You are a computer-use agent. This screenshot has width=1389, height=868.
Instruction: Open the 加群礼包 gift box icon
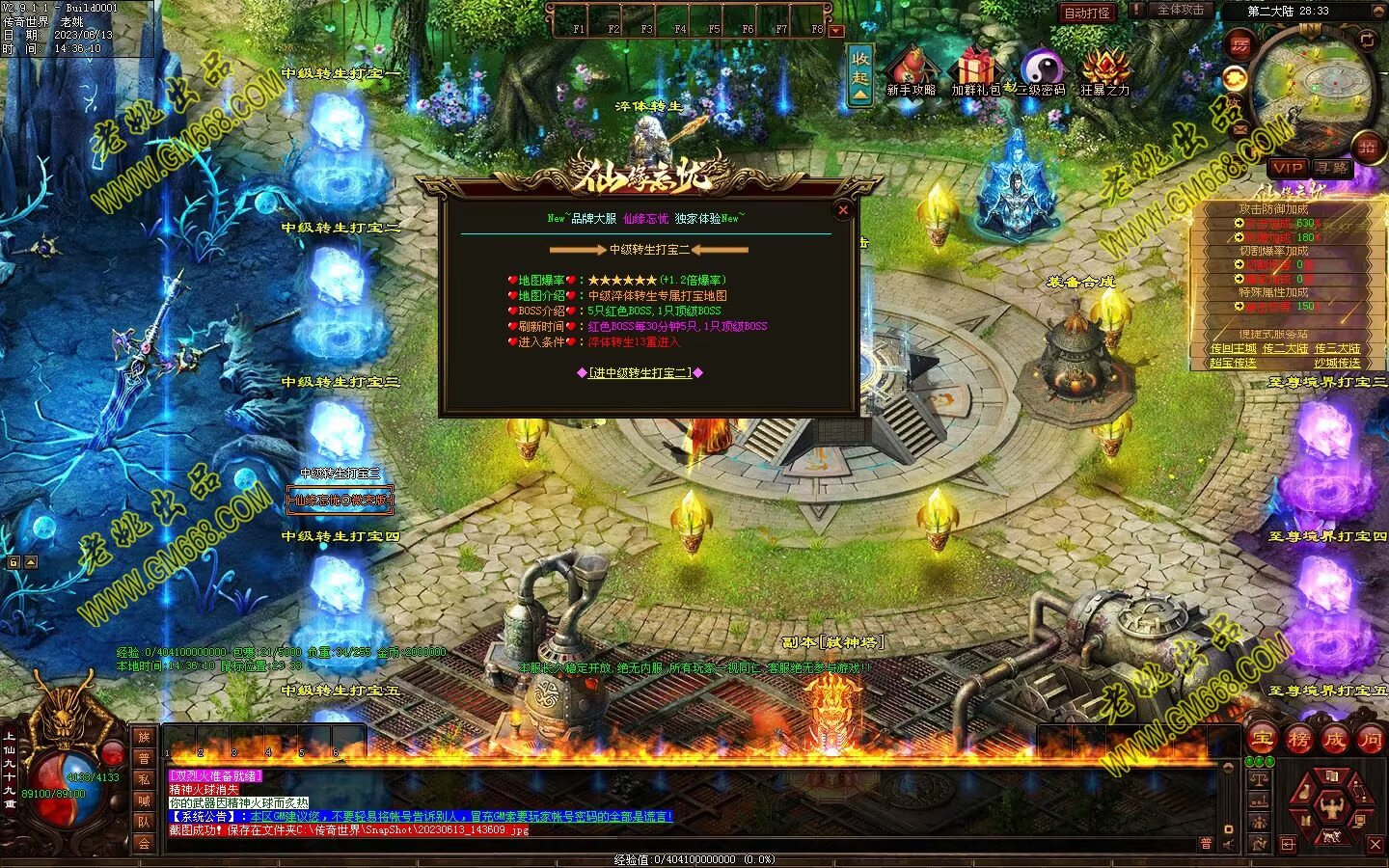tap(976, 72)
